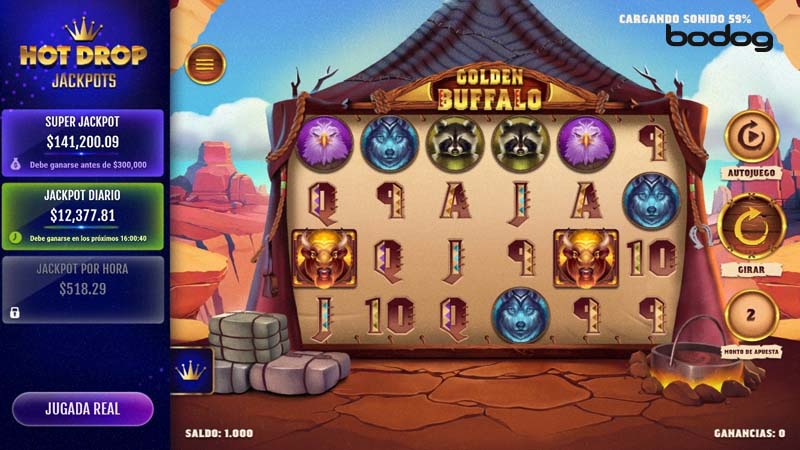Image resolution: width=800 pixels, height=450 pixels.
Task: Open the hamburger menu button
Action: pos(205,65)
